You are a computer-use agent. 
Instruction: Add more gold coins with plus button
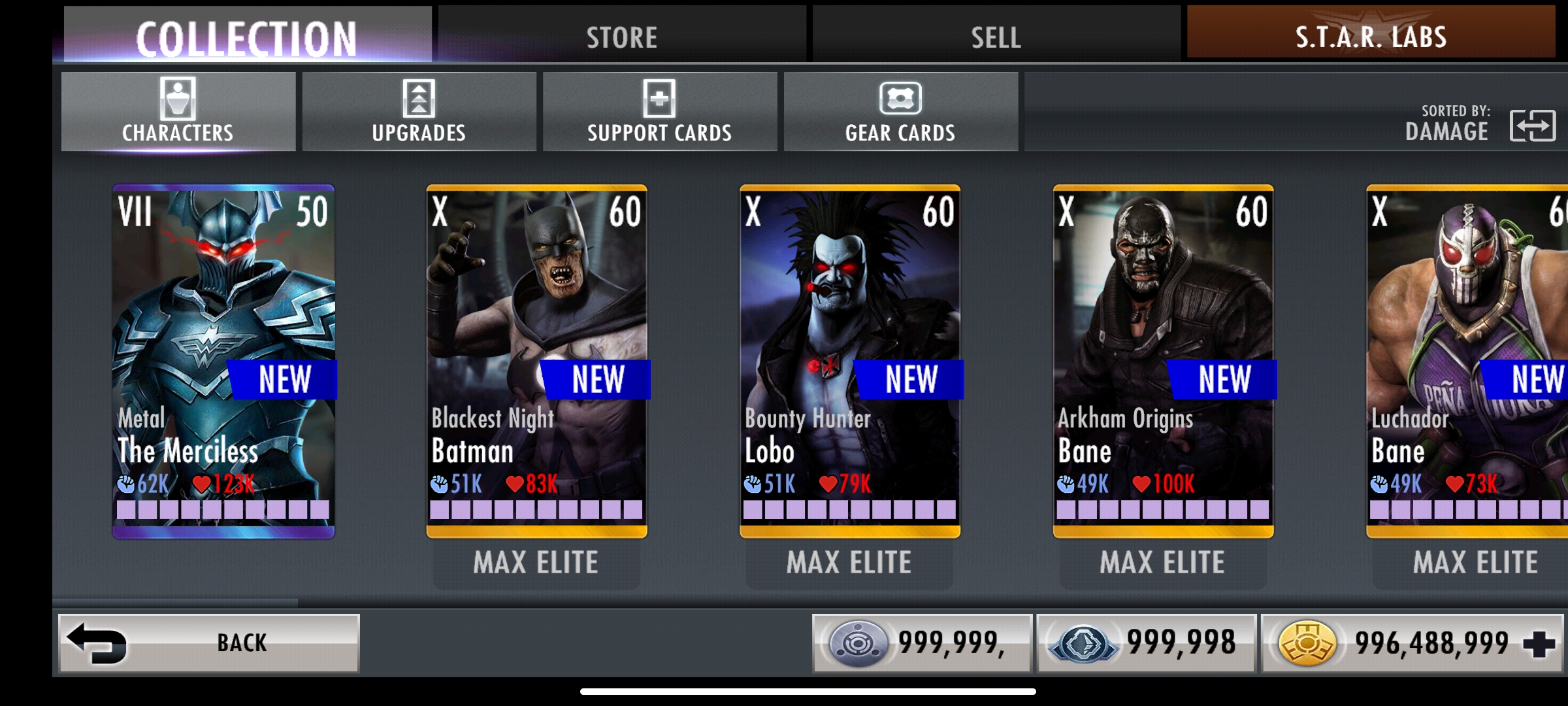(1539, 644)
